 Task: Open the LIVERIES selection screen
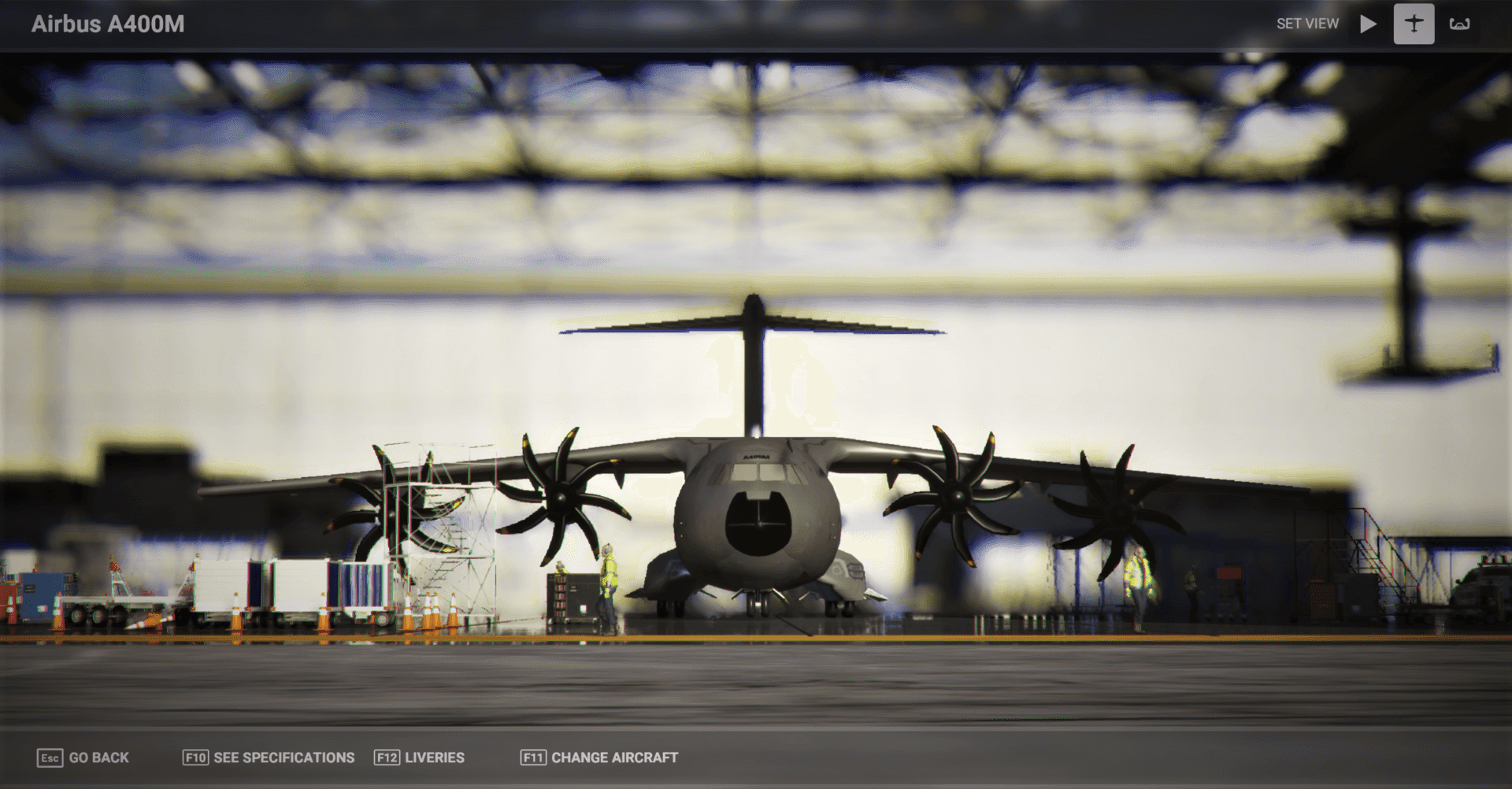(434, 758)
